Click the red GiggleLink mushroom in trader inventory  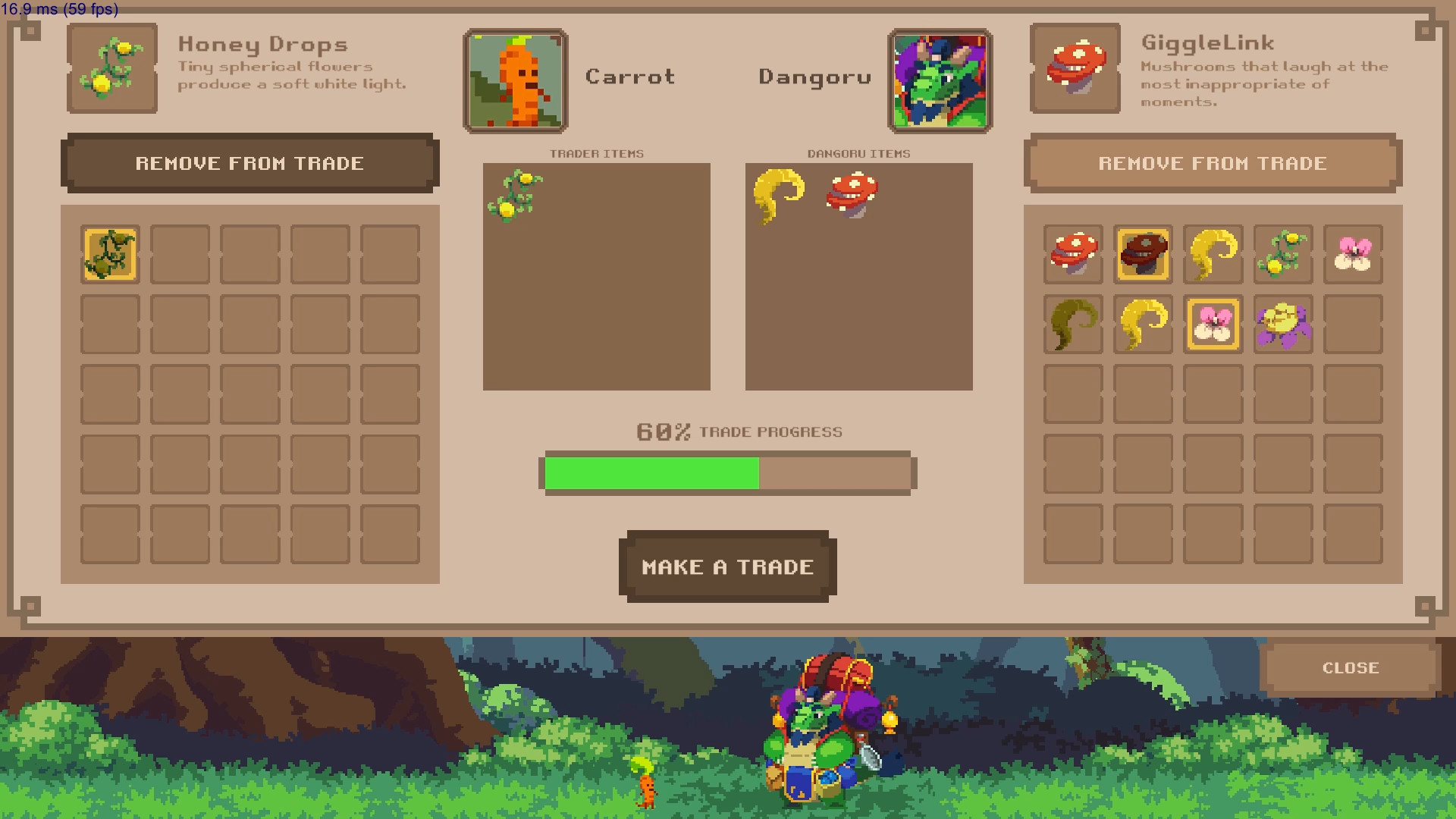coord(1073,254)
